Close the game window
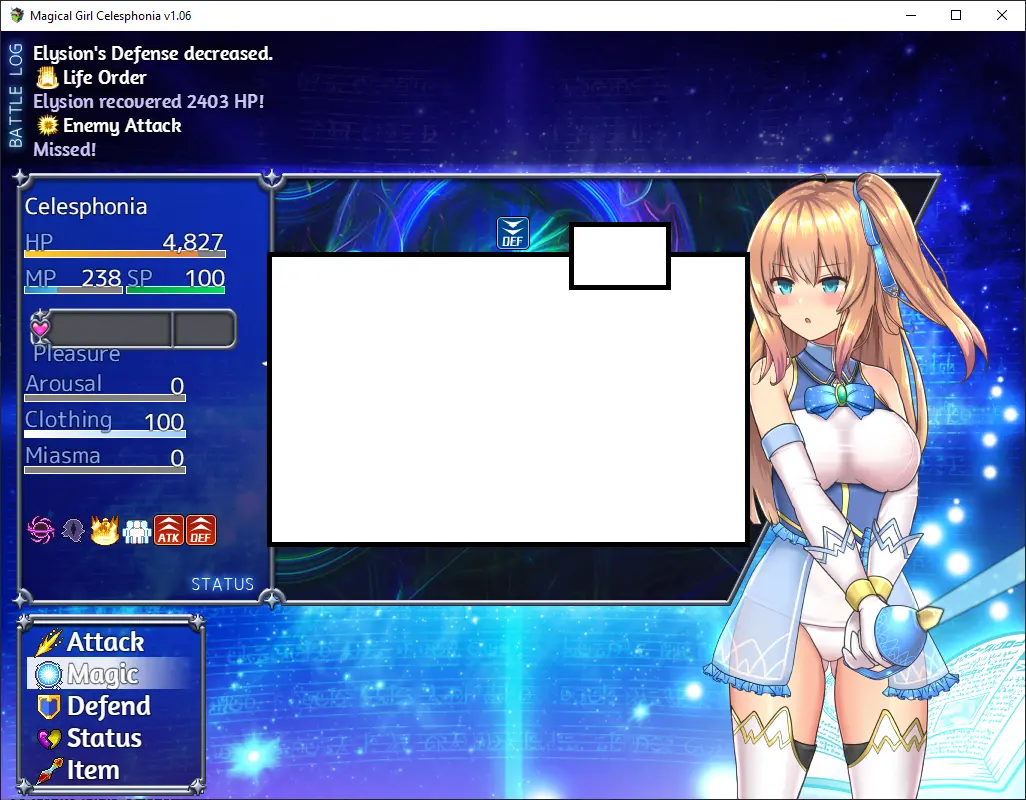 point(1002,15)
